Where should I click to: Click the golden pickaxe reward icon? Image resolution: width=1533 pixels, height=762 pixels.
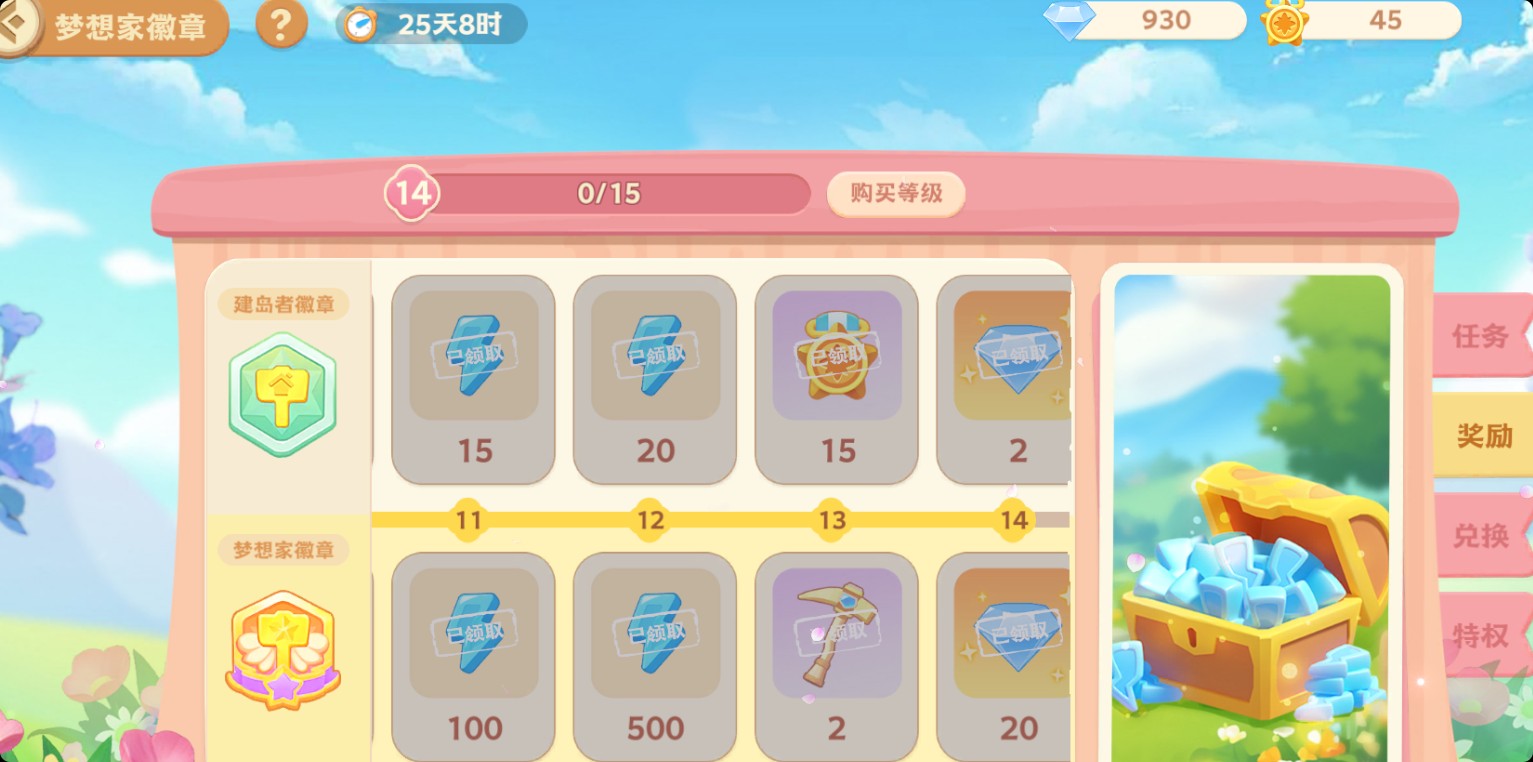[836, 630]
